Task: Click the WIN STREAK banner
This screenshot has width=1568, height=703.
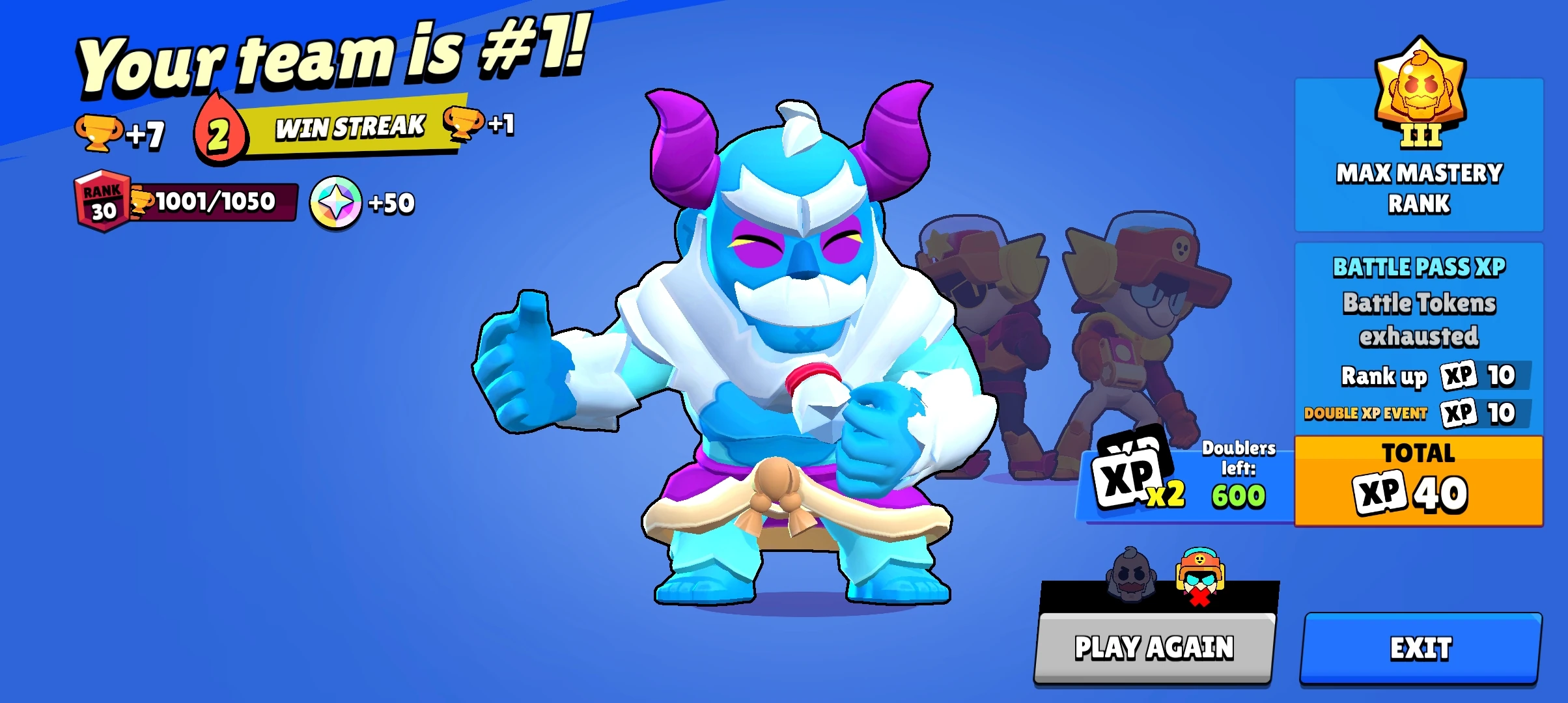Action: 350,128
